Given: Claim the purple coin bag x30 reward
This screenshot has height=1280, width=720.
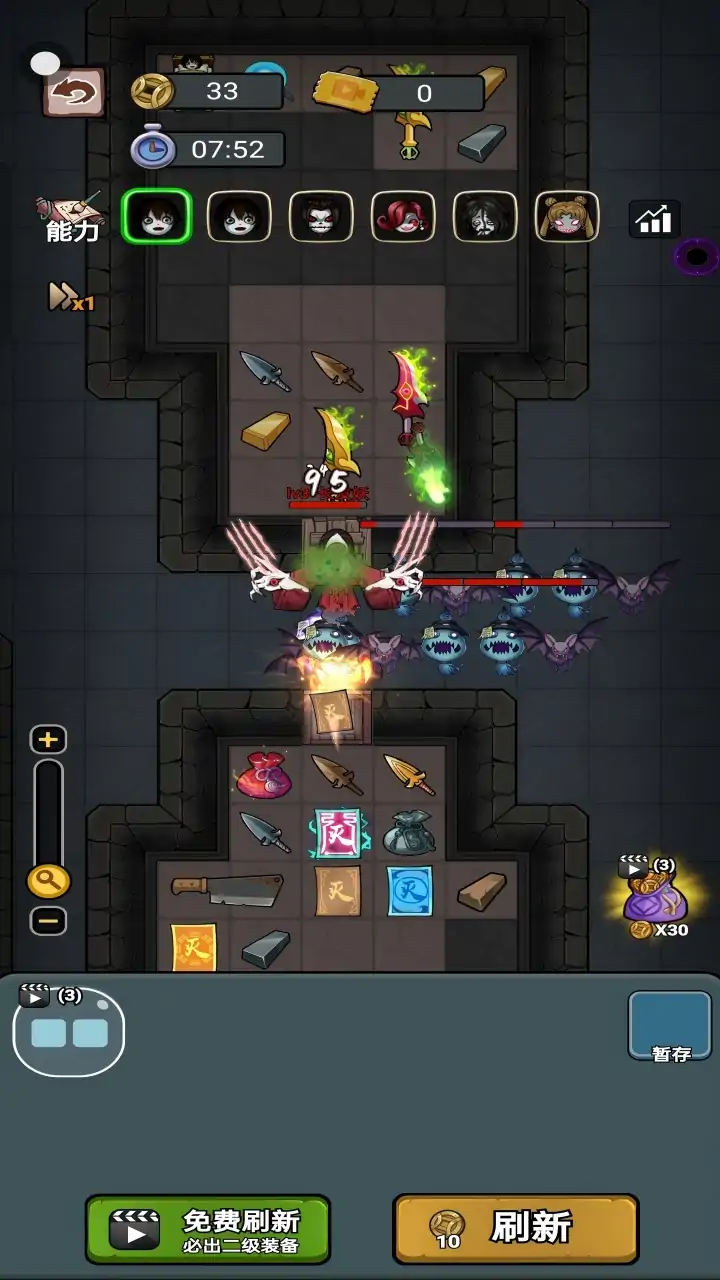Looking at the screenshot, I should coord(654,897).
